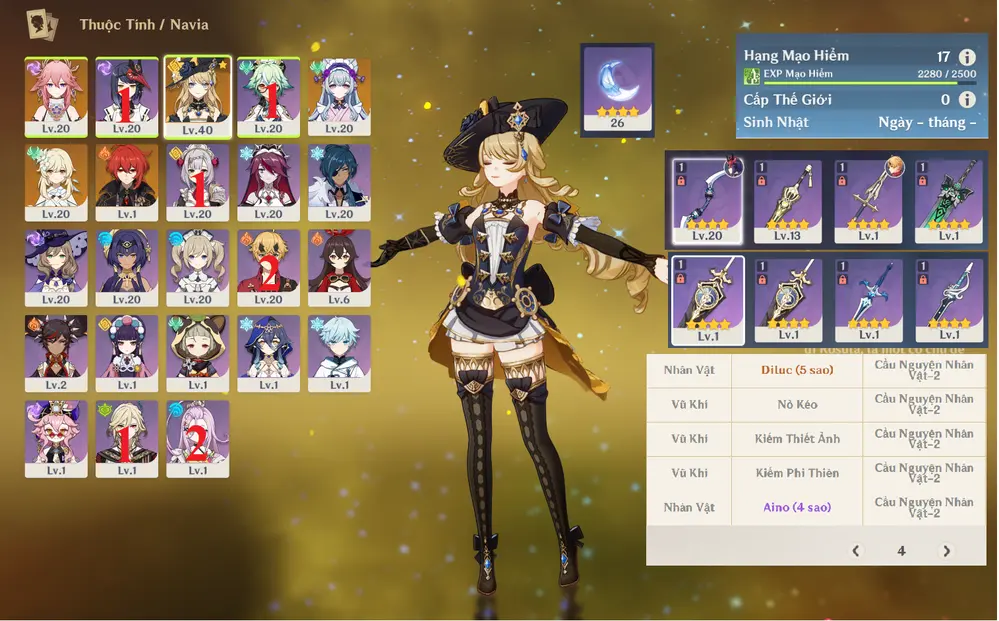Pick the Chongyun character portrait
Viewport: 999px width, 621px height.
click(340, 352)
